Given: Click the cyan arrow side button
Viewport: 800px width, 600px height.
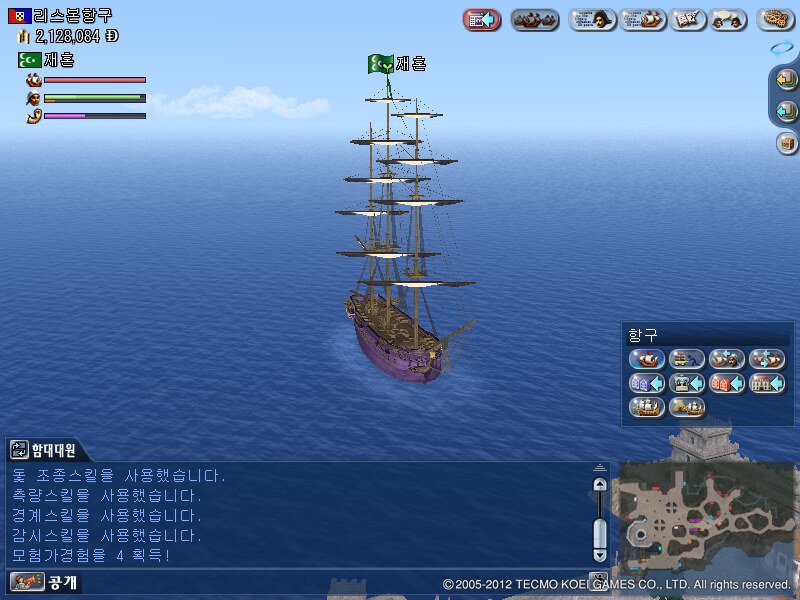Looking at the screenshot, I should [x=786, y=110].
